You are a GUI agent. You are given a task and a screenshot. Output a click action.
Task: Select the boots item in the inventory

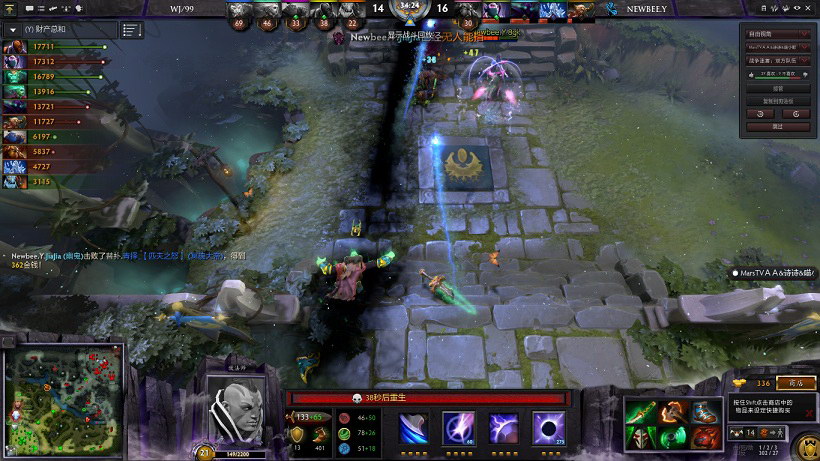(x=706, y=412)
